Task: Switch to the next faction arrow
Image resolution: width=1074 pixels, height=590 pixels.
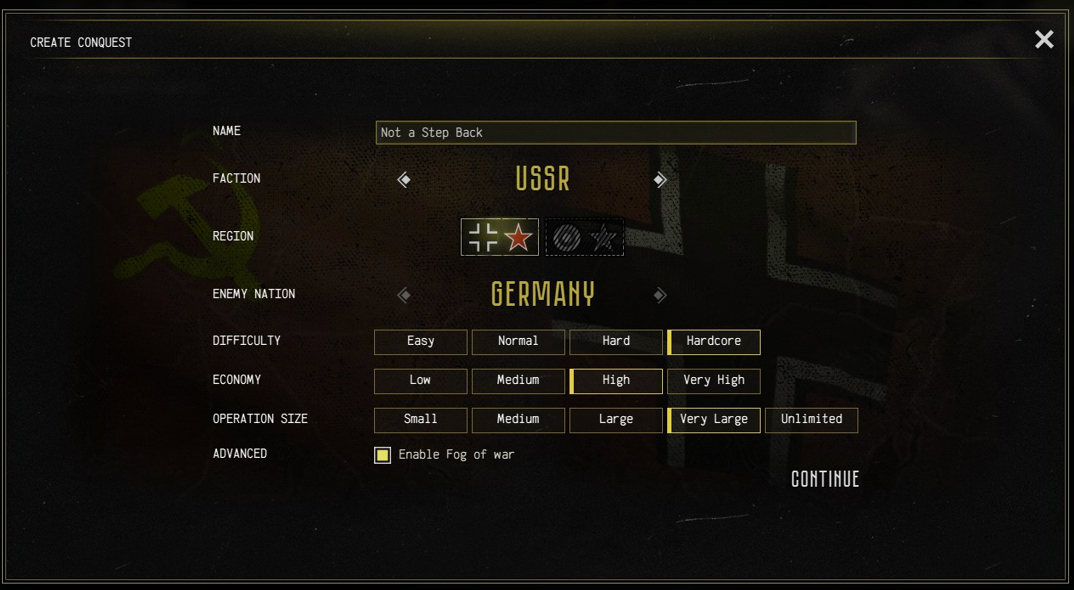Action: coord(660,180)
